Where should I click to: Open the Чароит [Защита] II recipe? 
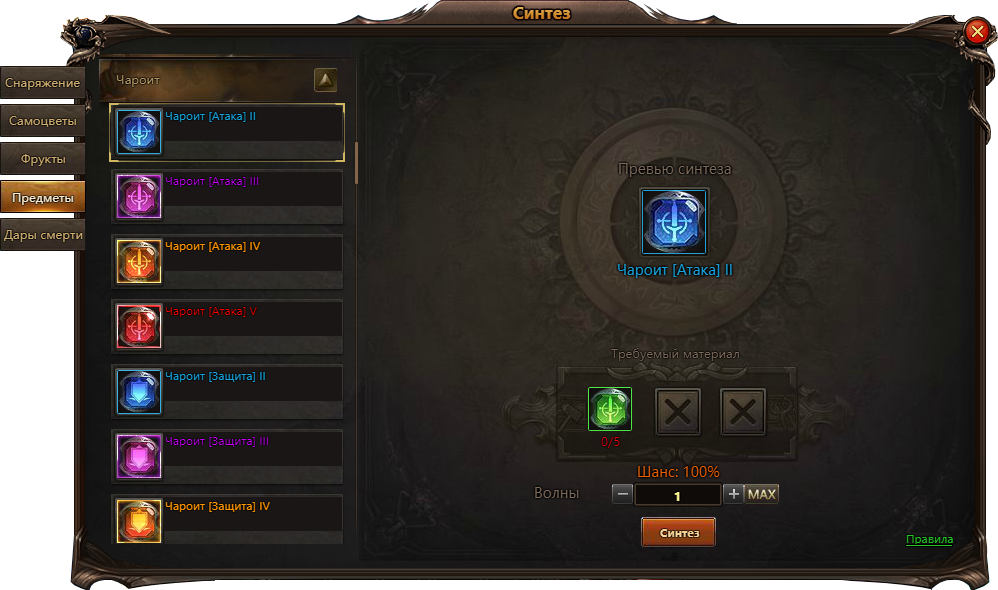(x=227, y=391)
